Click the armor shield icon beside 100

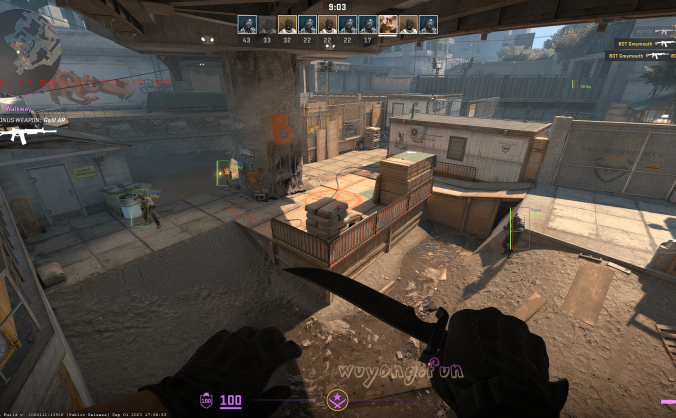point(206,401)
